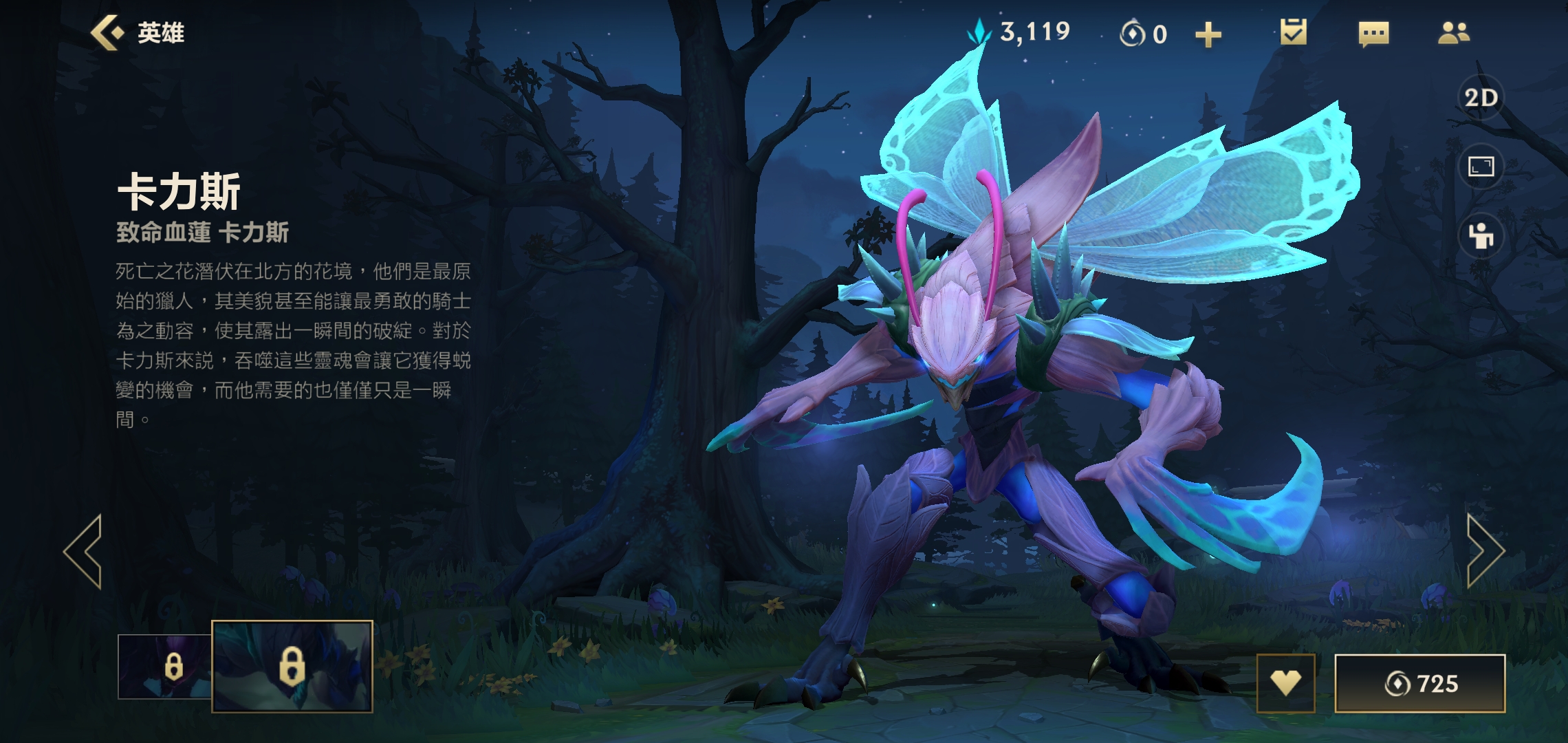Show the previous champion with left arrow
The height and width of the screenshot is (743, 1568).
coord(84,551)
